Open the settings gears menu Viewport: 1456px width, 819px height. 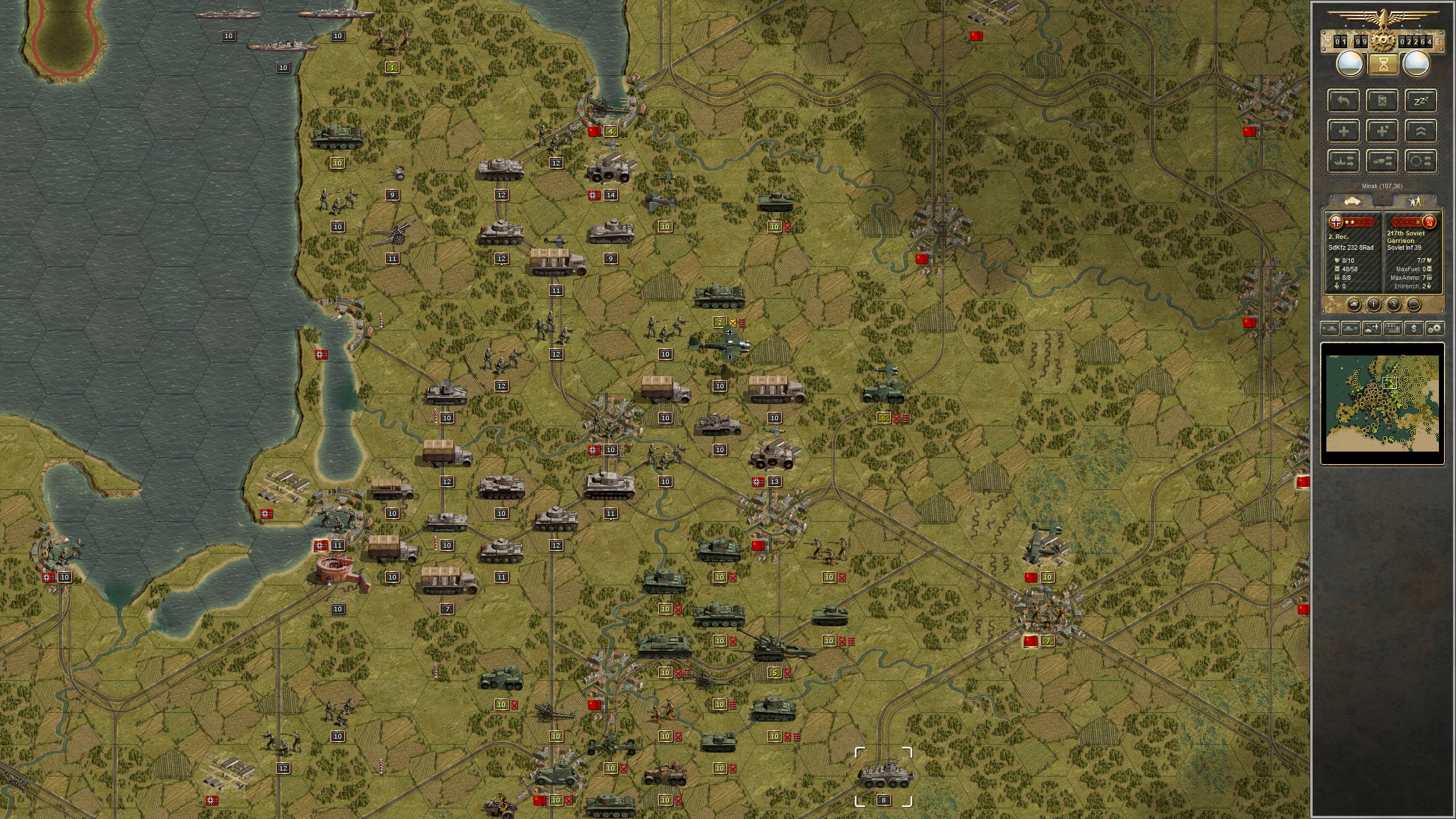(1435, 328)
